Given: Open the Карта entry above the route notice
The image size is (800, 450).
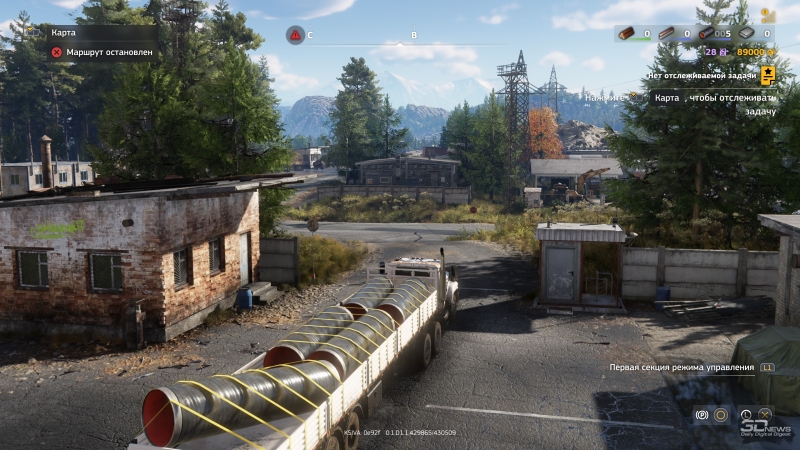Looking at the screenshot, I should 64,32.
